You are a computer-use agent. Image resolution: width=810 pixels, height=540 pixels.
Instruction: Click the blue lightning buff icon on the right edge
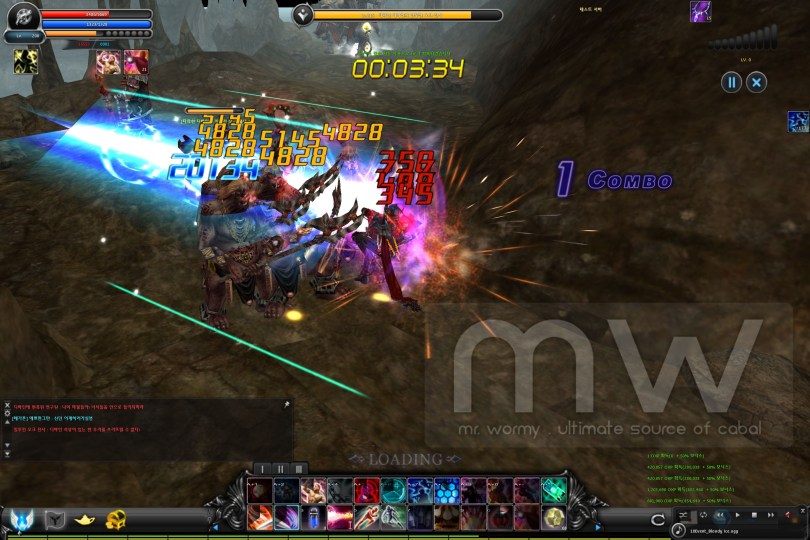coord(798,122)
